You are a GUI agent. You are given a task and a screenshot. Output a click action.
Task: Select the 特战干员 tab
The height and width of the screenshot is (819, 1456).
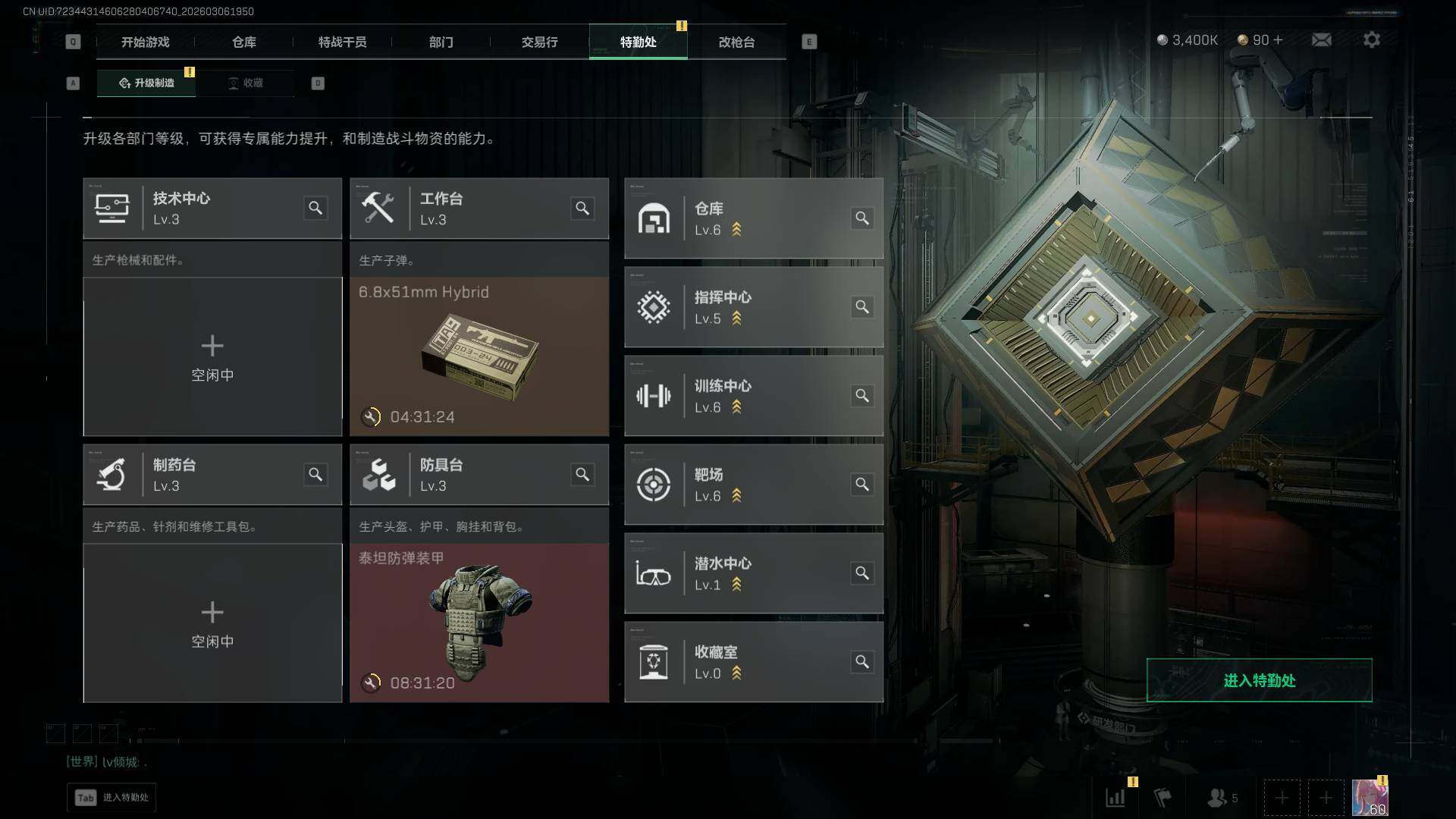point(342,42)
